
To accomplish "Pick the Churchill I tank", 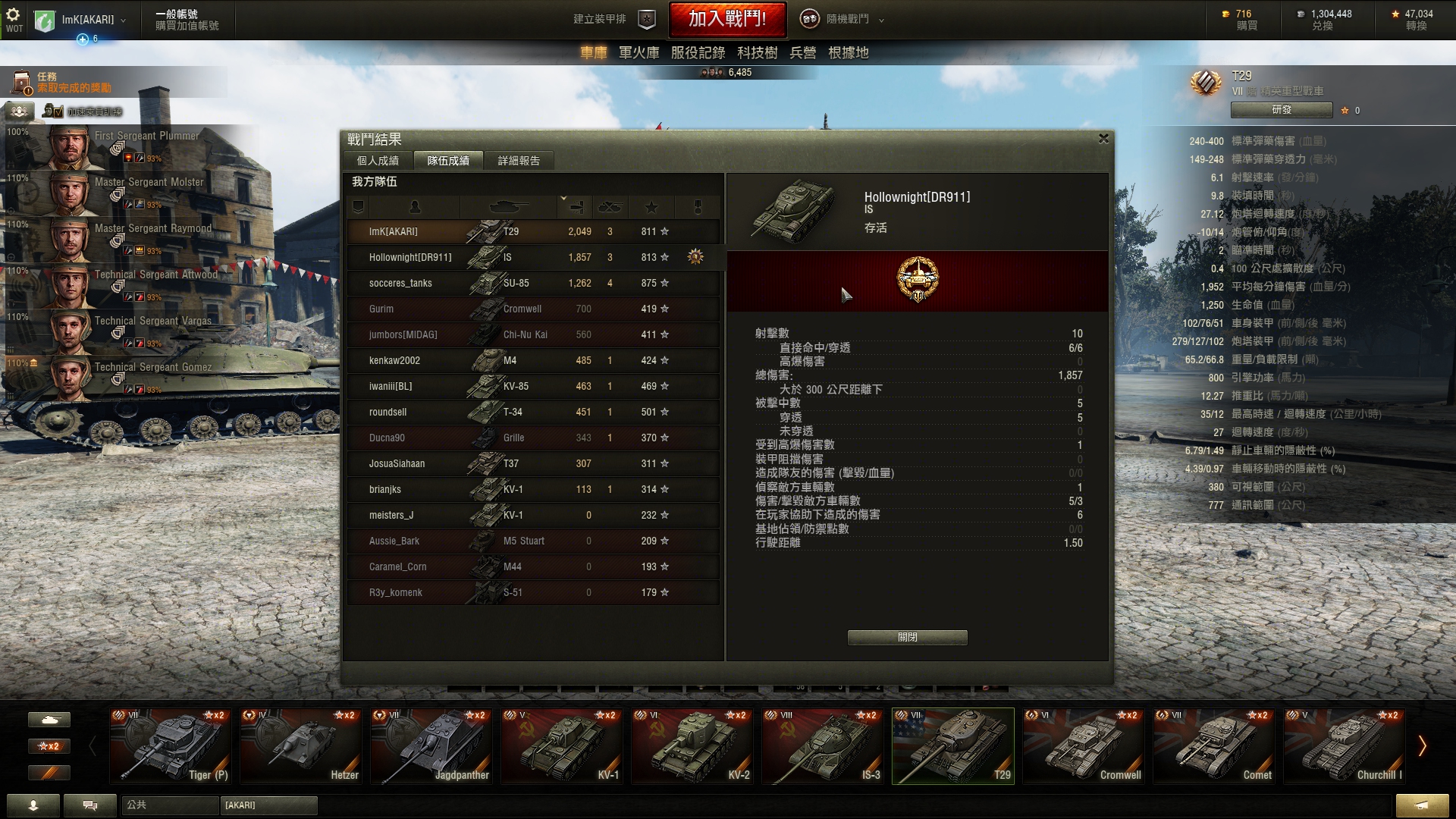I will coord(1344,746).
